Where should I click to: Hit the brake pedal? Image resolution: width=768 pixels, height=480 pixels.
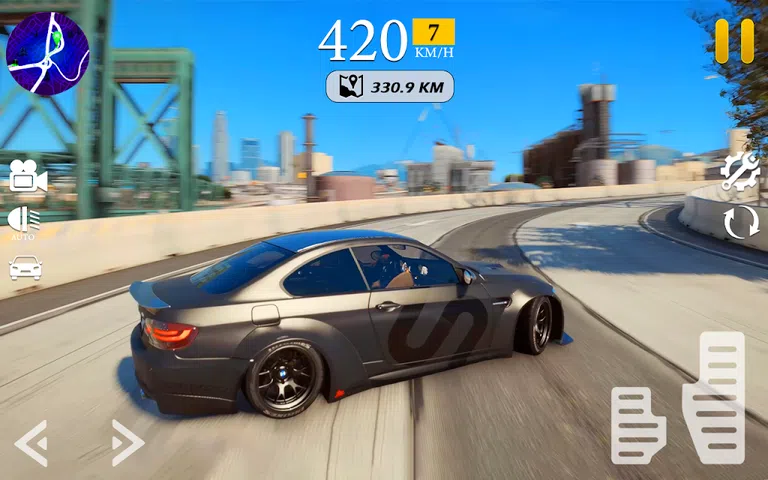click(637, 425)
